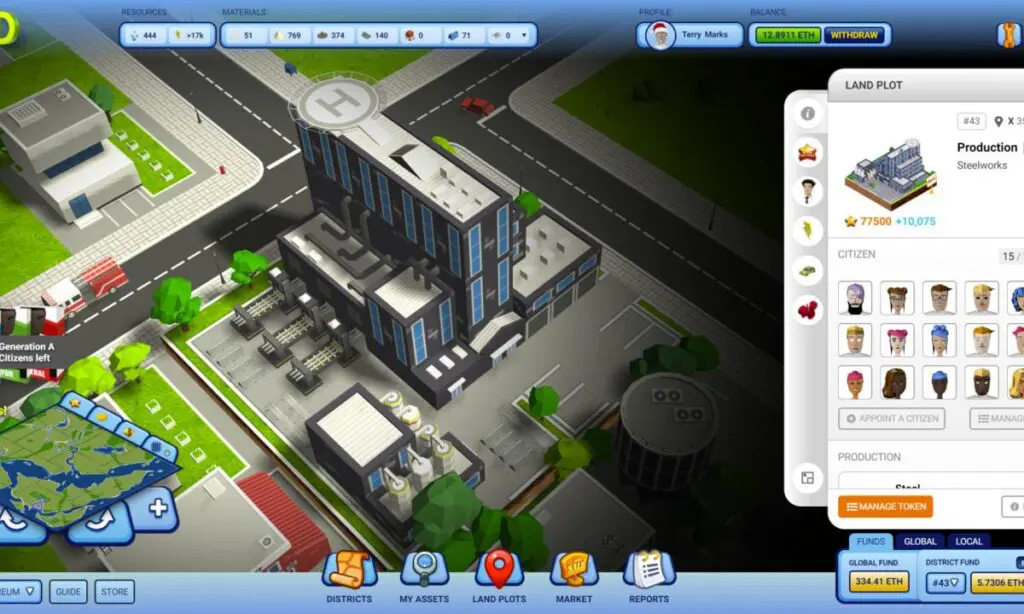Go to Land Plots
The width and height of the screenshot is (1024, 614).
(498, 578)
